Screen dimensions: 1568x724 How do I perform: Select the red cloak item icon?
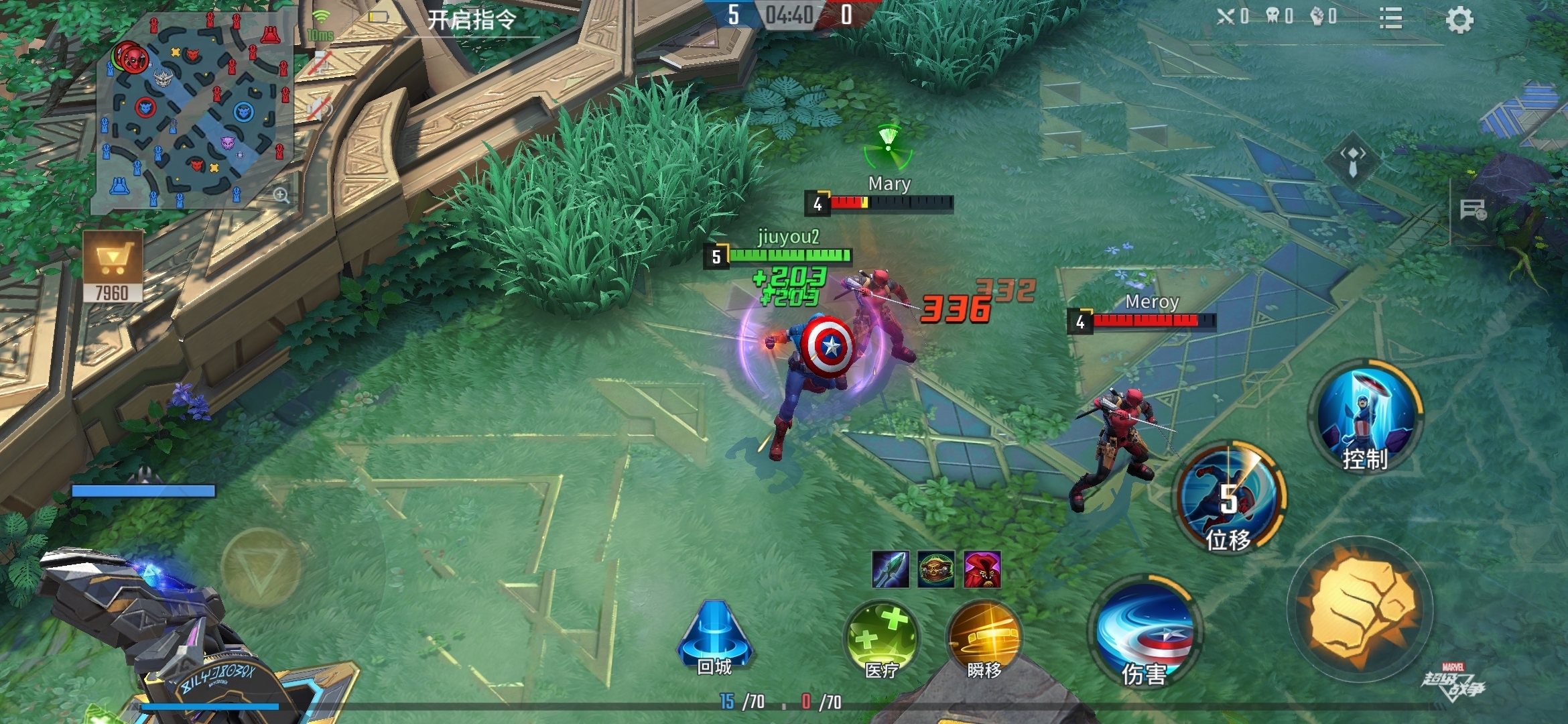coord(982,570)
